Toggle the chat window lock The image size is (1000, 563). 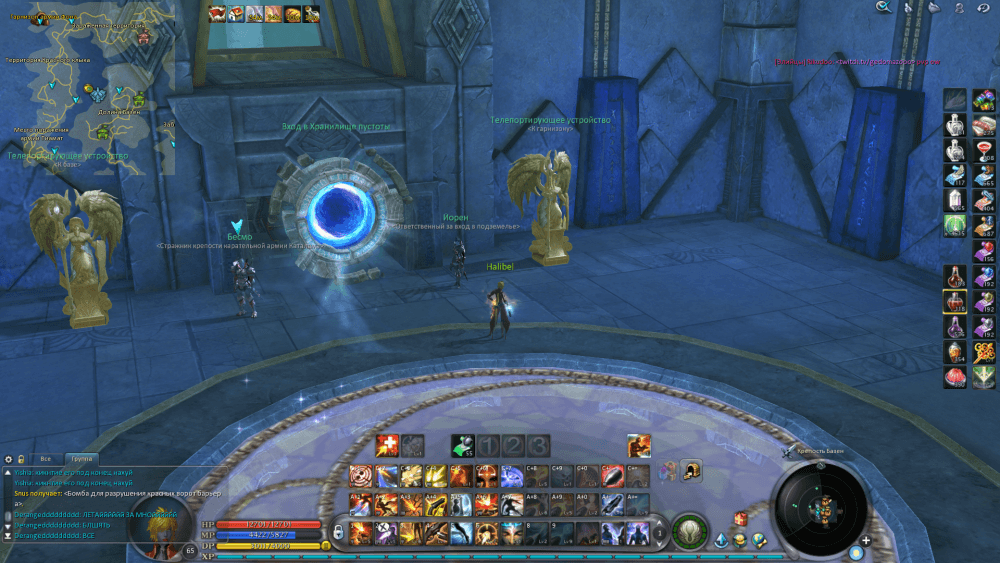pos(21,459)
